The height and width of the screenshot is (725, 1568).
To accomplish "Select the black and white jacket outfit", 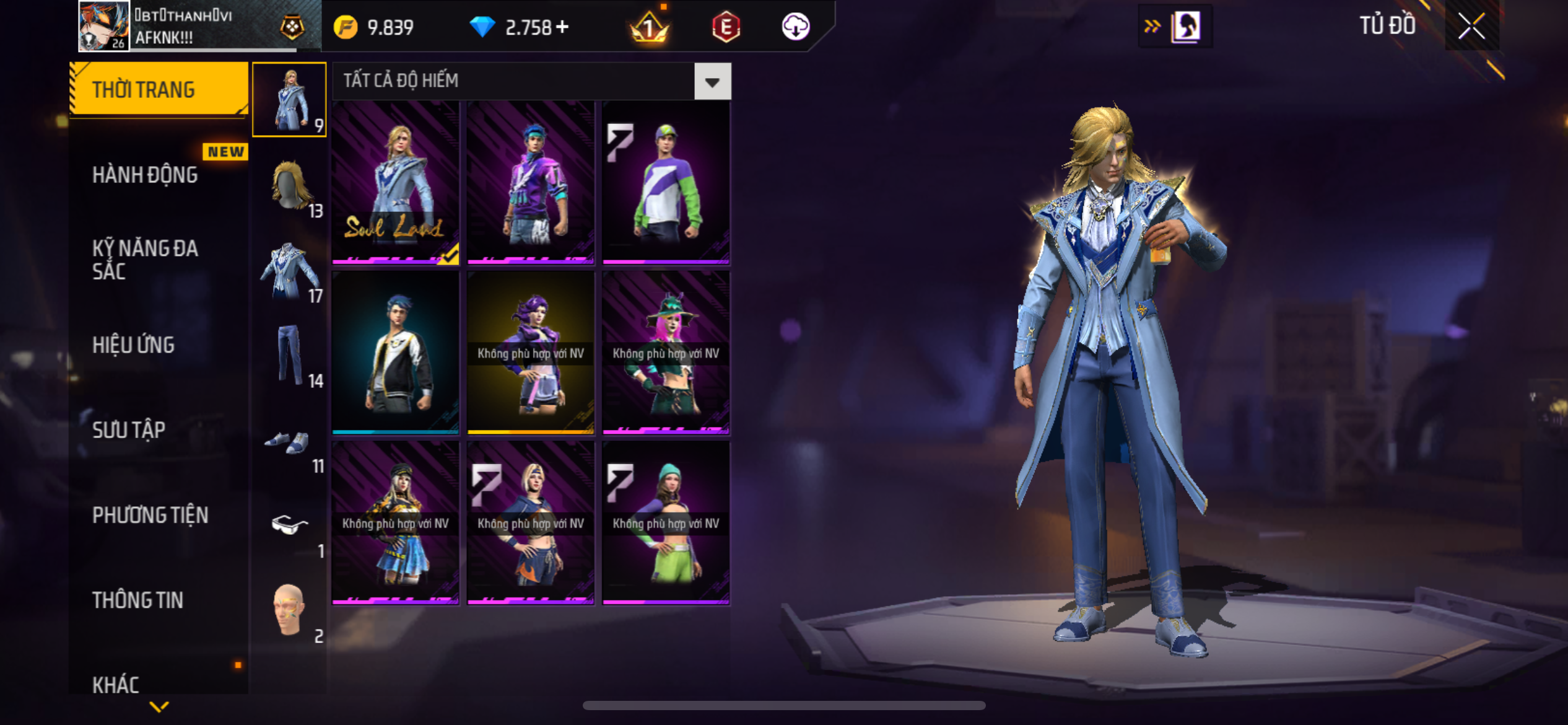I will (396, 352).
